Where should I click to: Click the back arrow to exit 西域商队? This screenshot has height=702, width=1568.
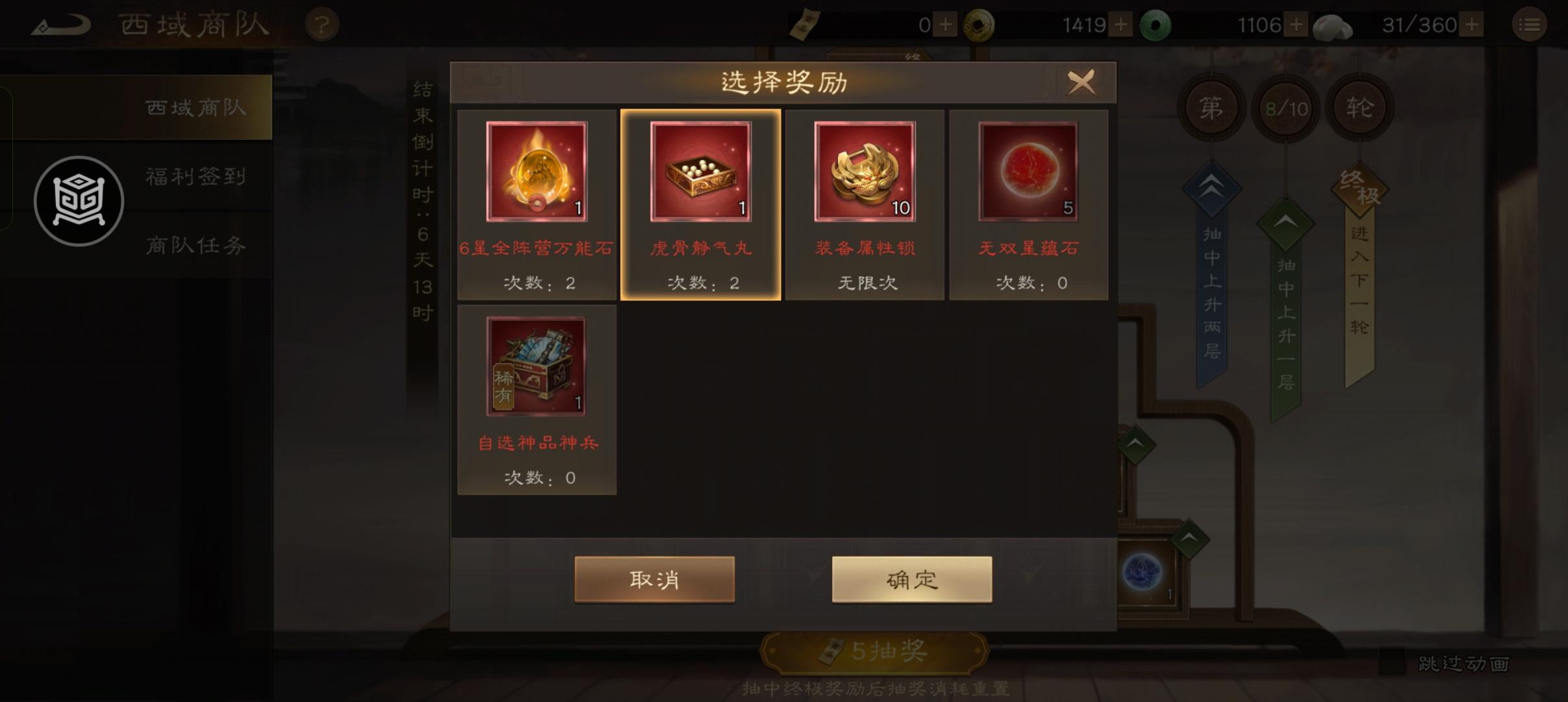pyautogui.click(x=62, y=24)
